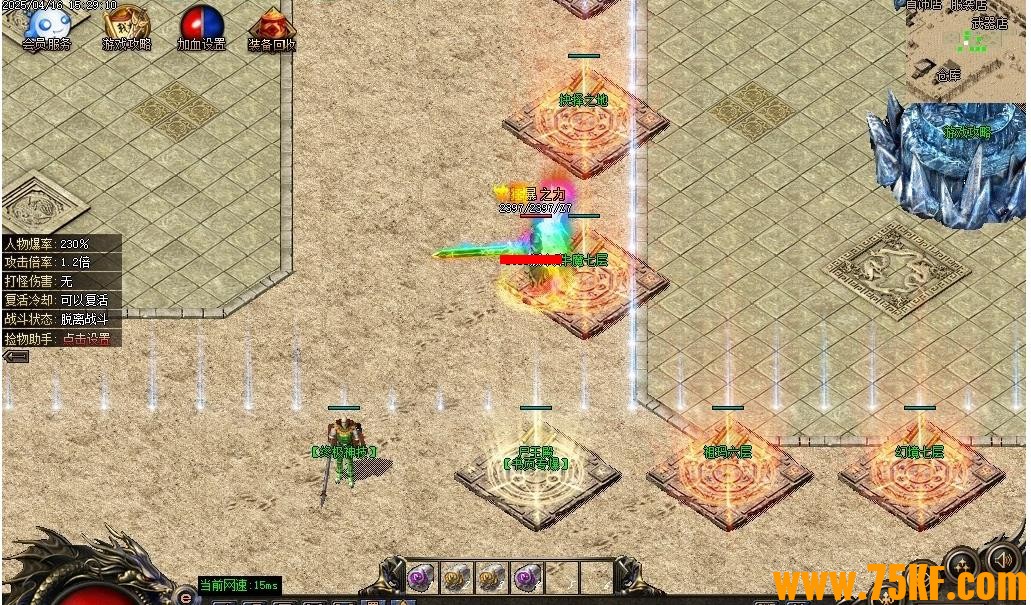Open the 会员服务 member service icon
Image resolution: width=1031 pixels, height=605 pixels.
pos(47,25)
